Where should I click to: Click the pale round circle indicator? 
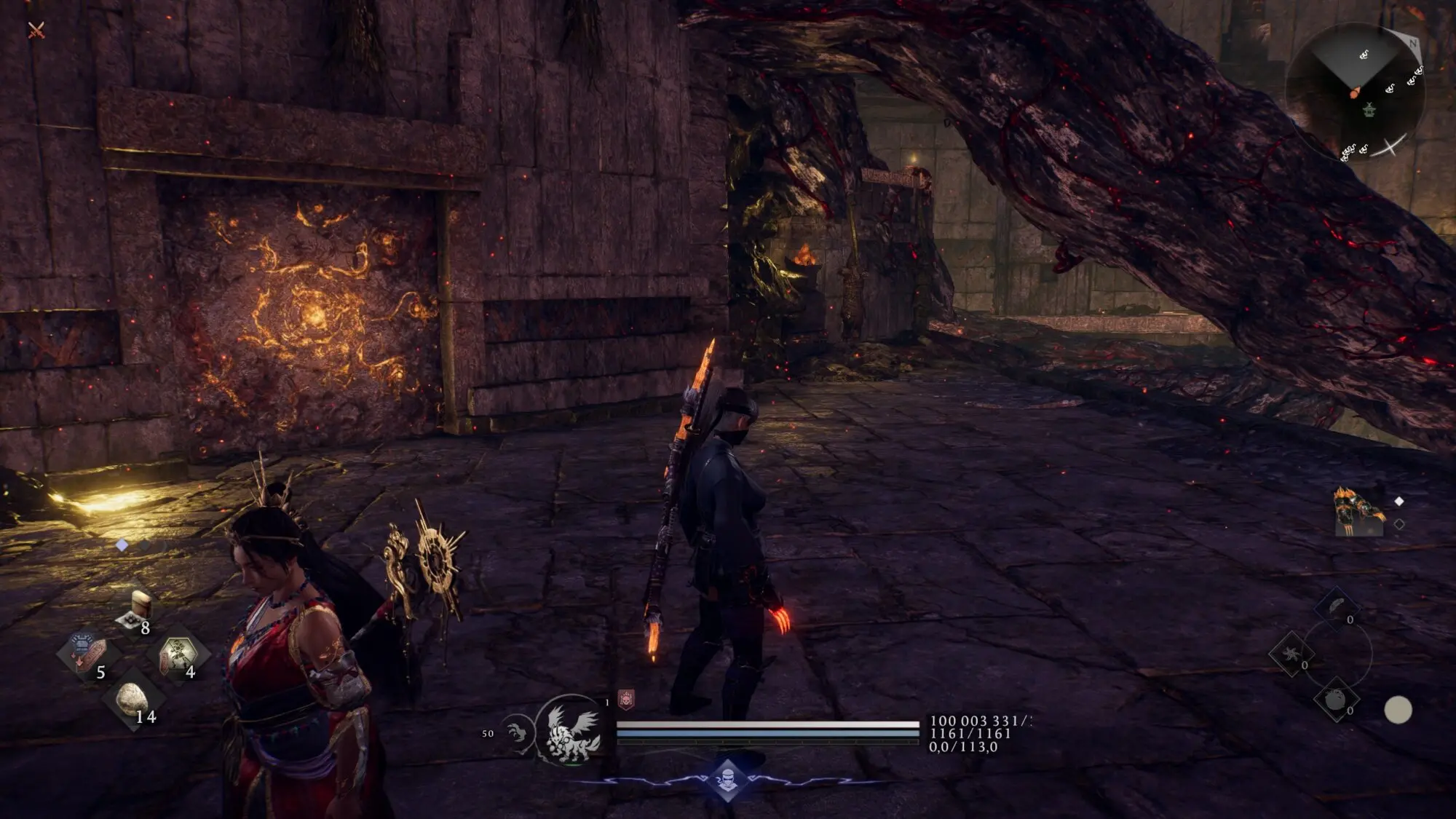click(1397, 710)
